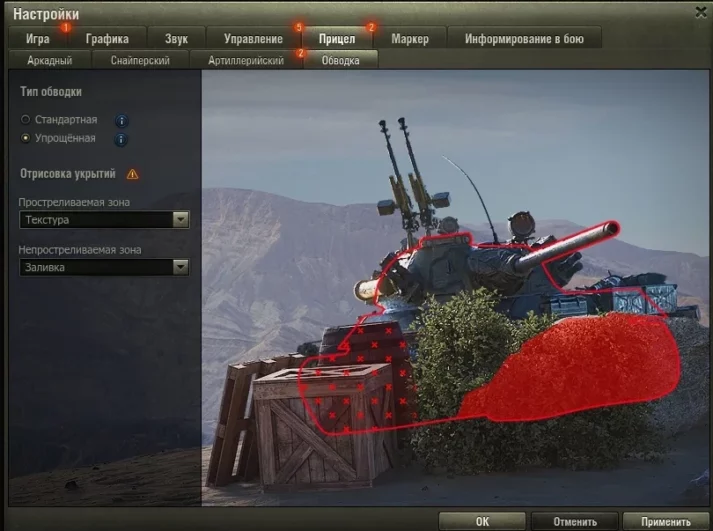The height and width of the screenshot is (531, 713).
Task: Select the Звук tab
Action: 176,39
